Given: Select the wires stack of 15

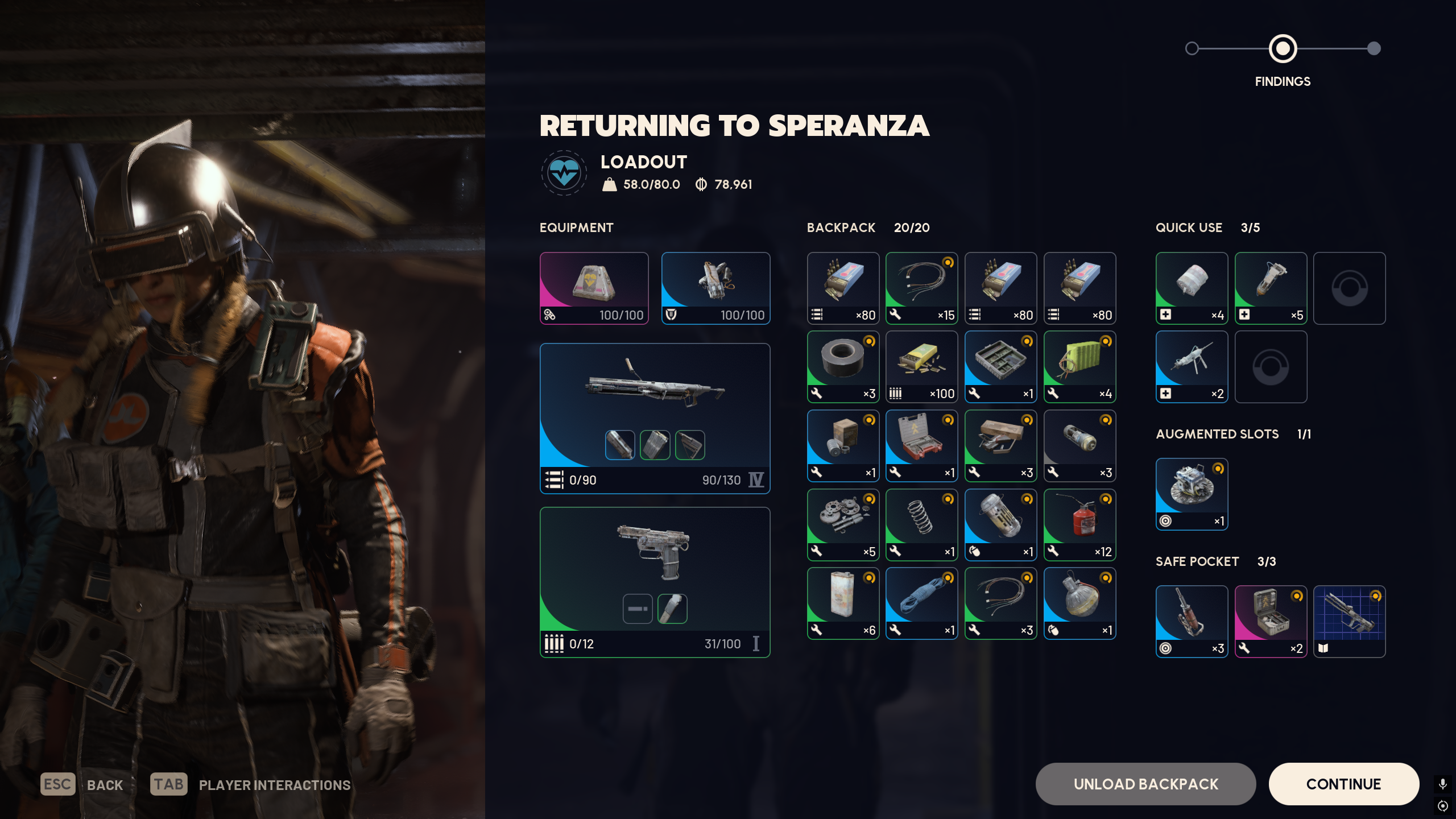Looking at the screenshot, I should [921, 288].
